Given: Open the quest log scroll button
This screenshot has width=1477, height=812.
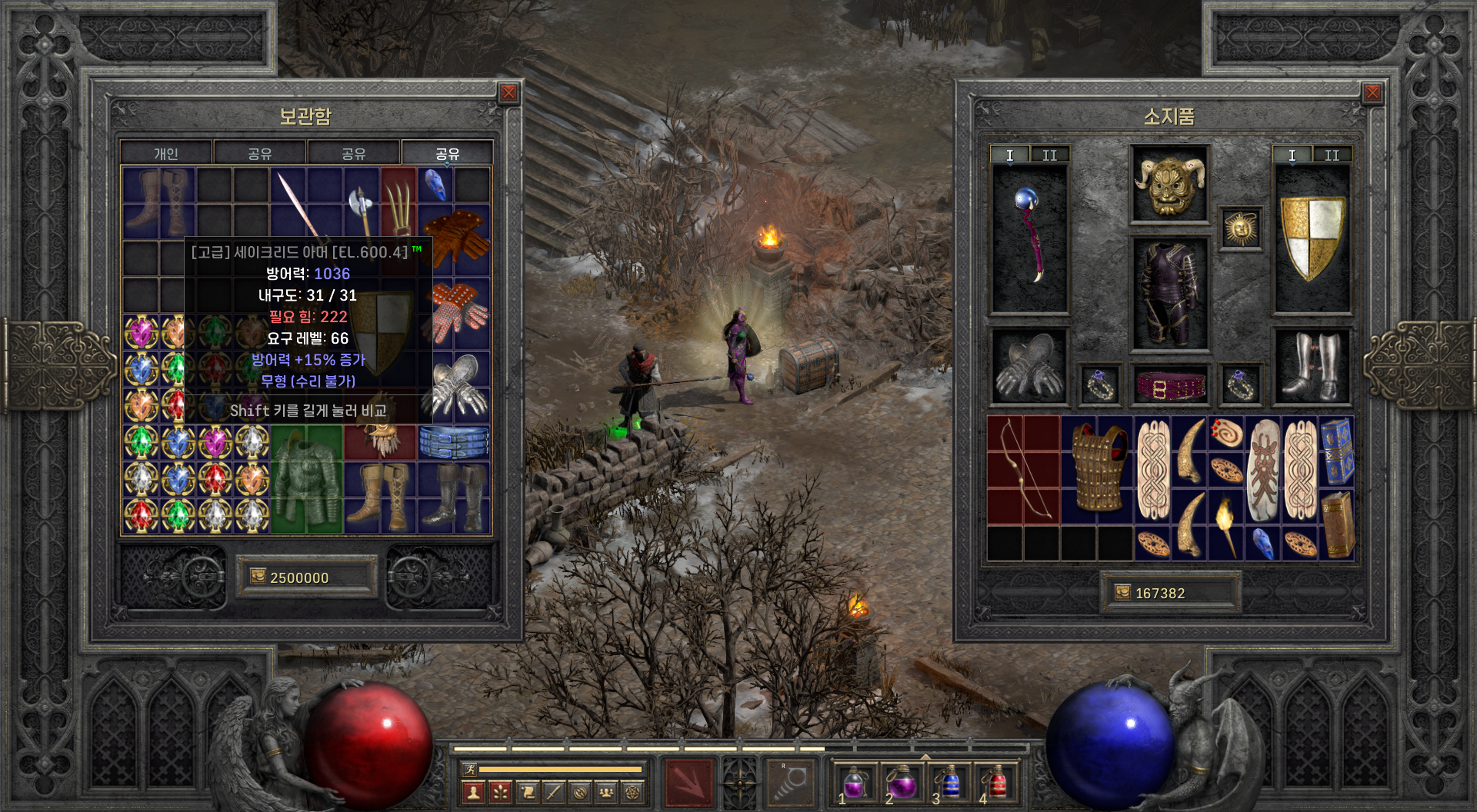Looking at the screenshot, I should (x=527, y=792).
